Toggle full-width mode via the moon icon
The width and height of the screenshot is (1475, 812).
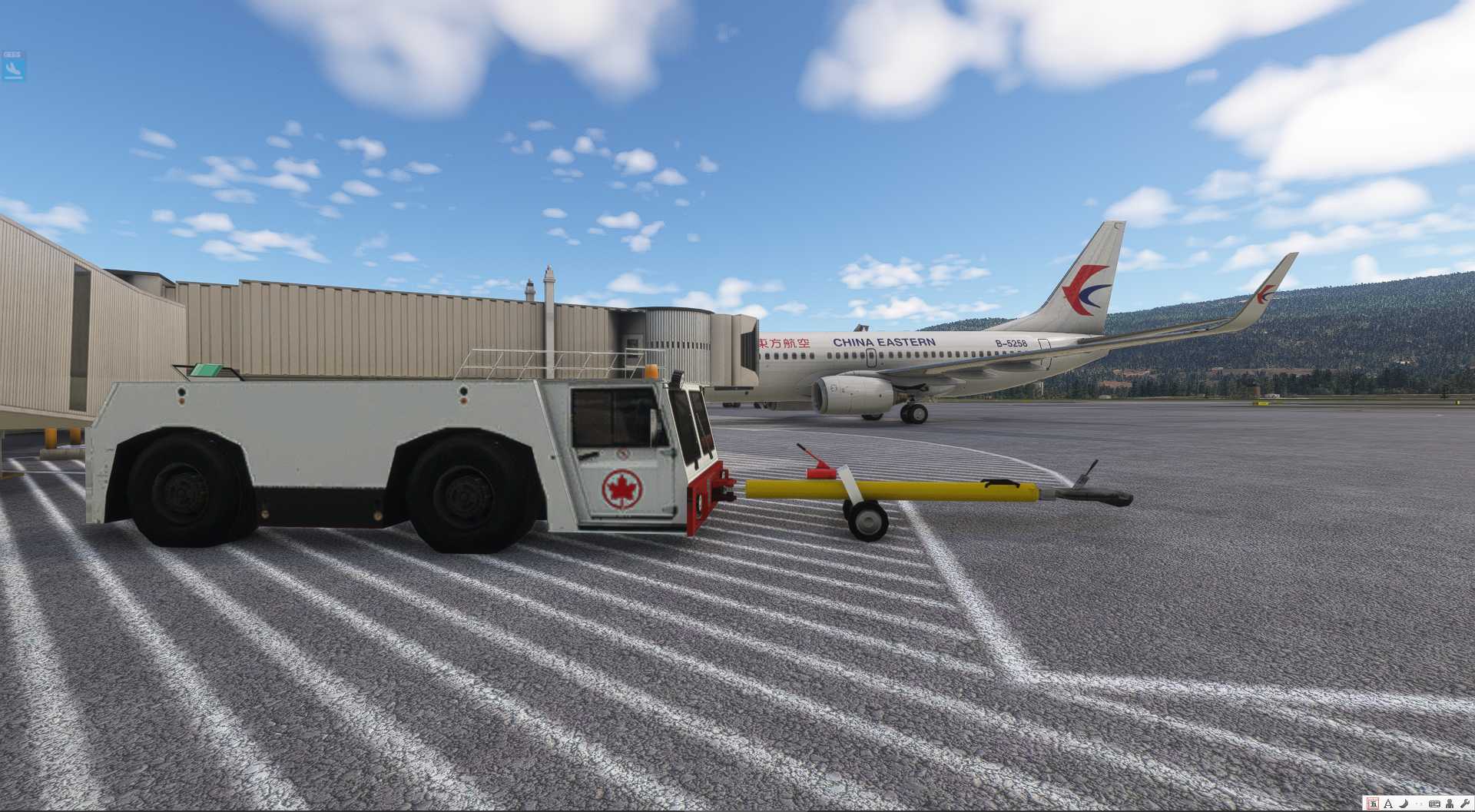(x=1404, y=803)
